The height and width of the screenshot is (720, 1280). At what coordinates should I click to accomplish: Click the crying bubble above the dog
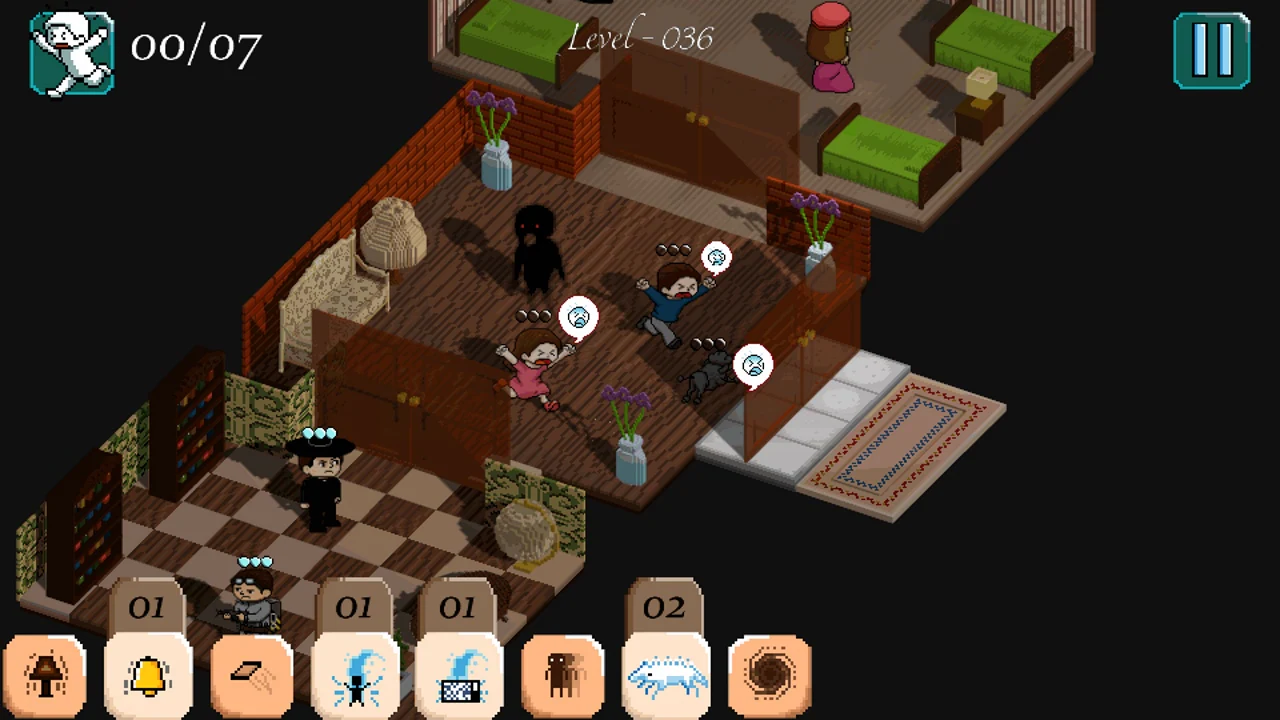pos(752,365)
